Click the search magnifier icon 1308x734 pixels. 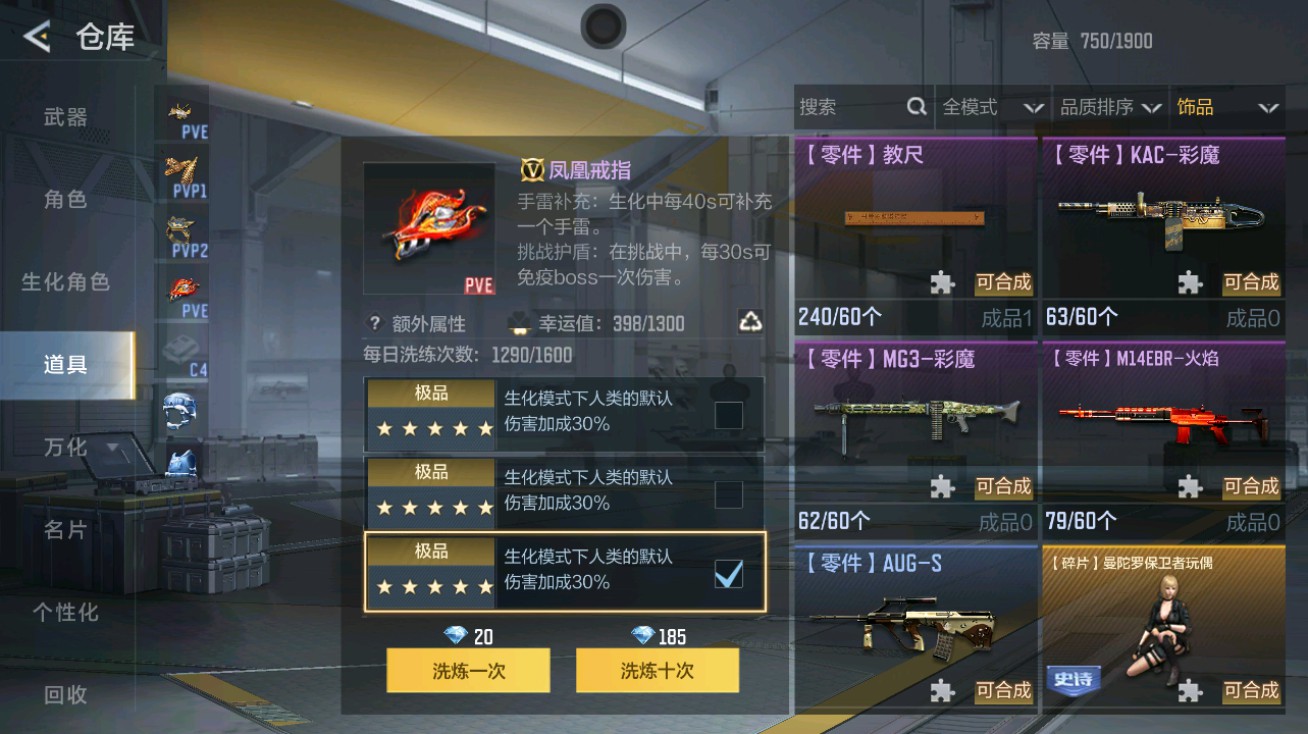click(916, 106)
